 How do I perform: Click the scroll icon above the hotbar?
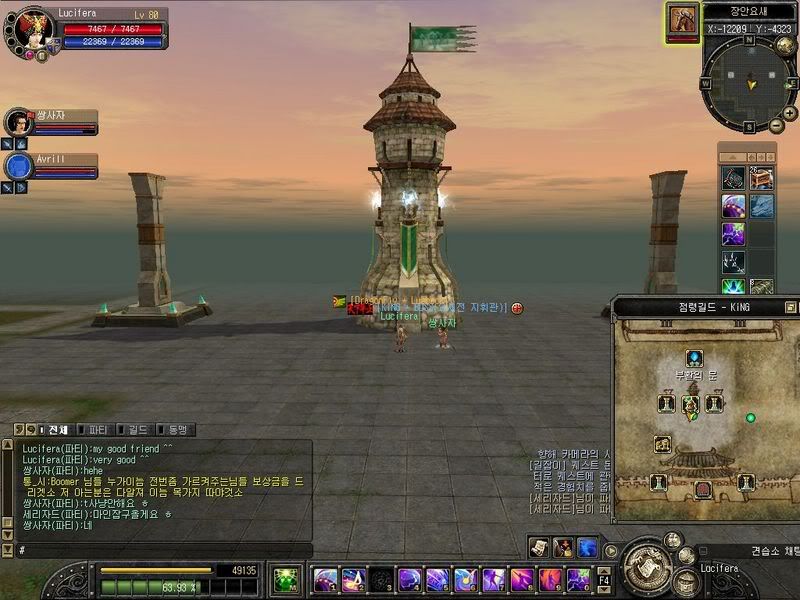click(x=539, y=548)
